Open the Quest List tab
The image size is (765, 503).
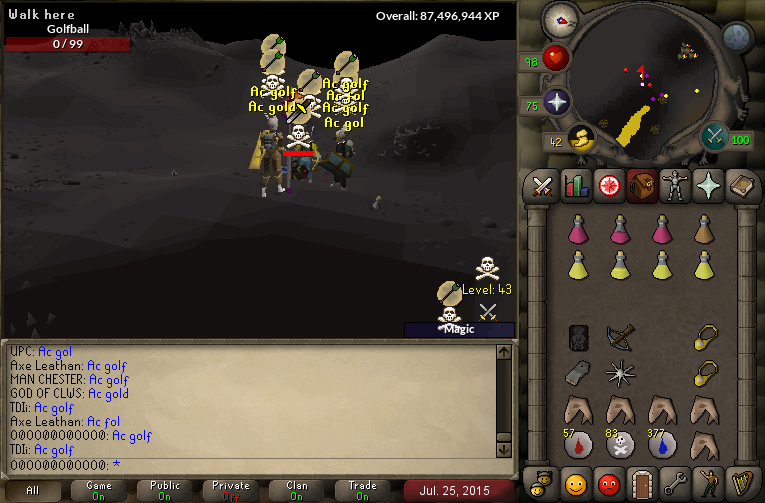coord(607,186)
